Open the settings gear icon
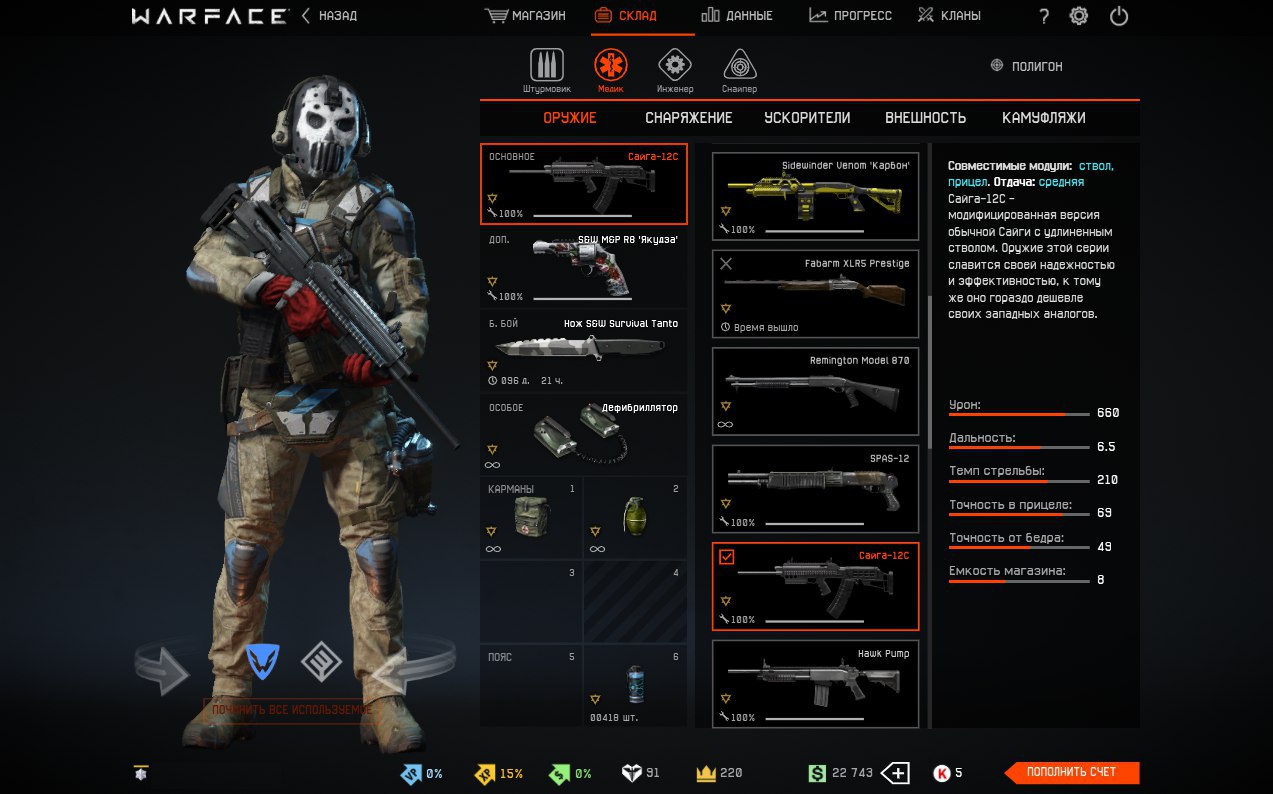Screen dimensions: 1273x794 coord(1079,16)
